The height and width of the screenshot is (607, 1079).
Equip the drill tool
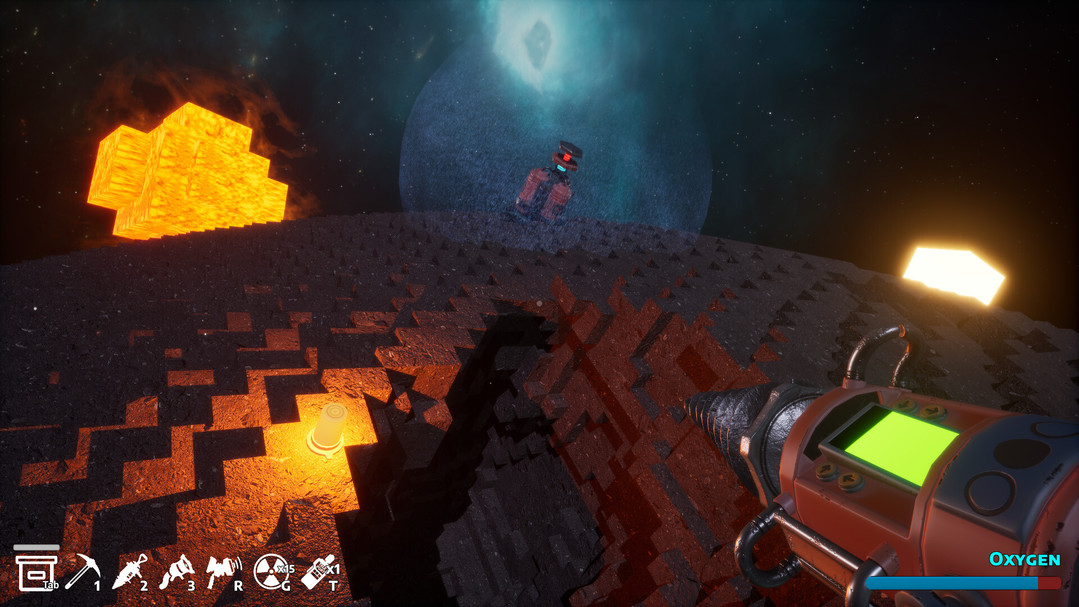129,572
